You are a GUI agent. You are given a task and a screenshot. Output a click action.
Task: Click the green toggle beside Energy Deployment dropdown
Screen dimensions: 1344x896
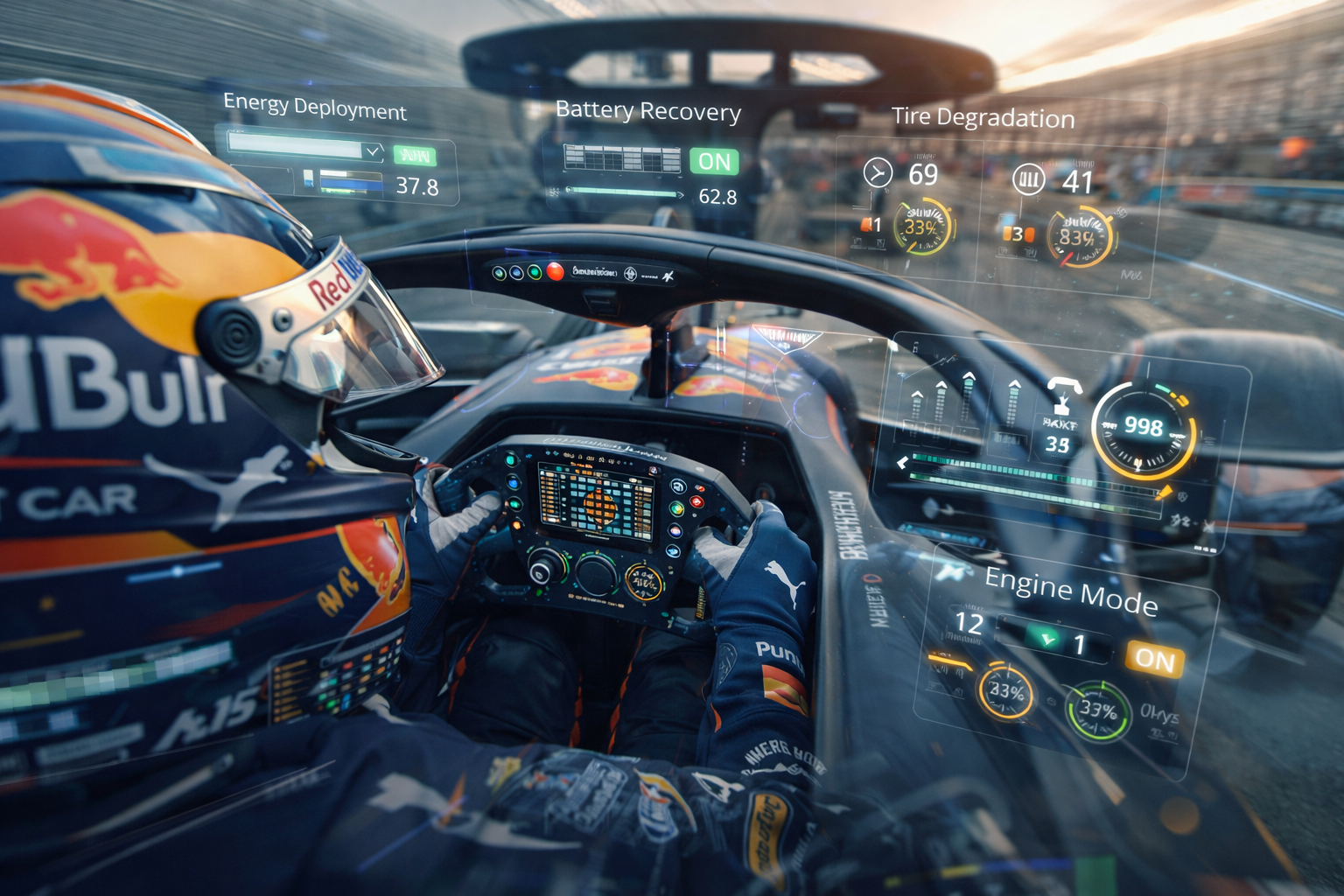coord(414,156)
